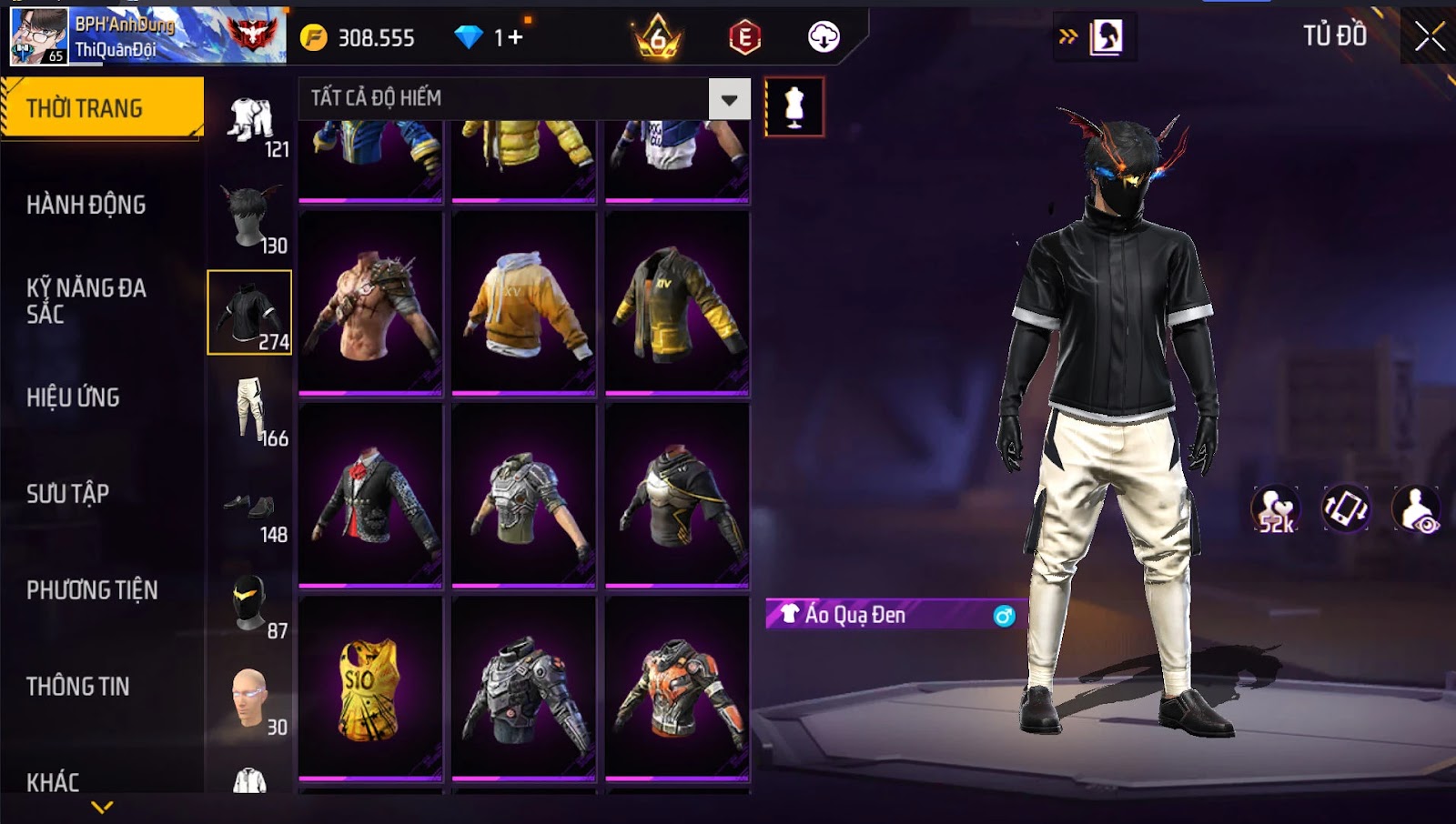Viewport: 1456px width, 824px height.
Task: Switch to Kỹ Năng Đa Sắc section
Action: pyautogui.click(x=86, y=301)
